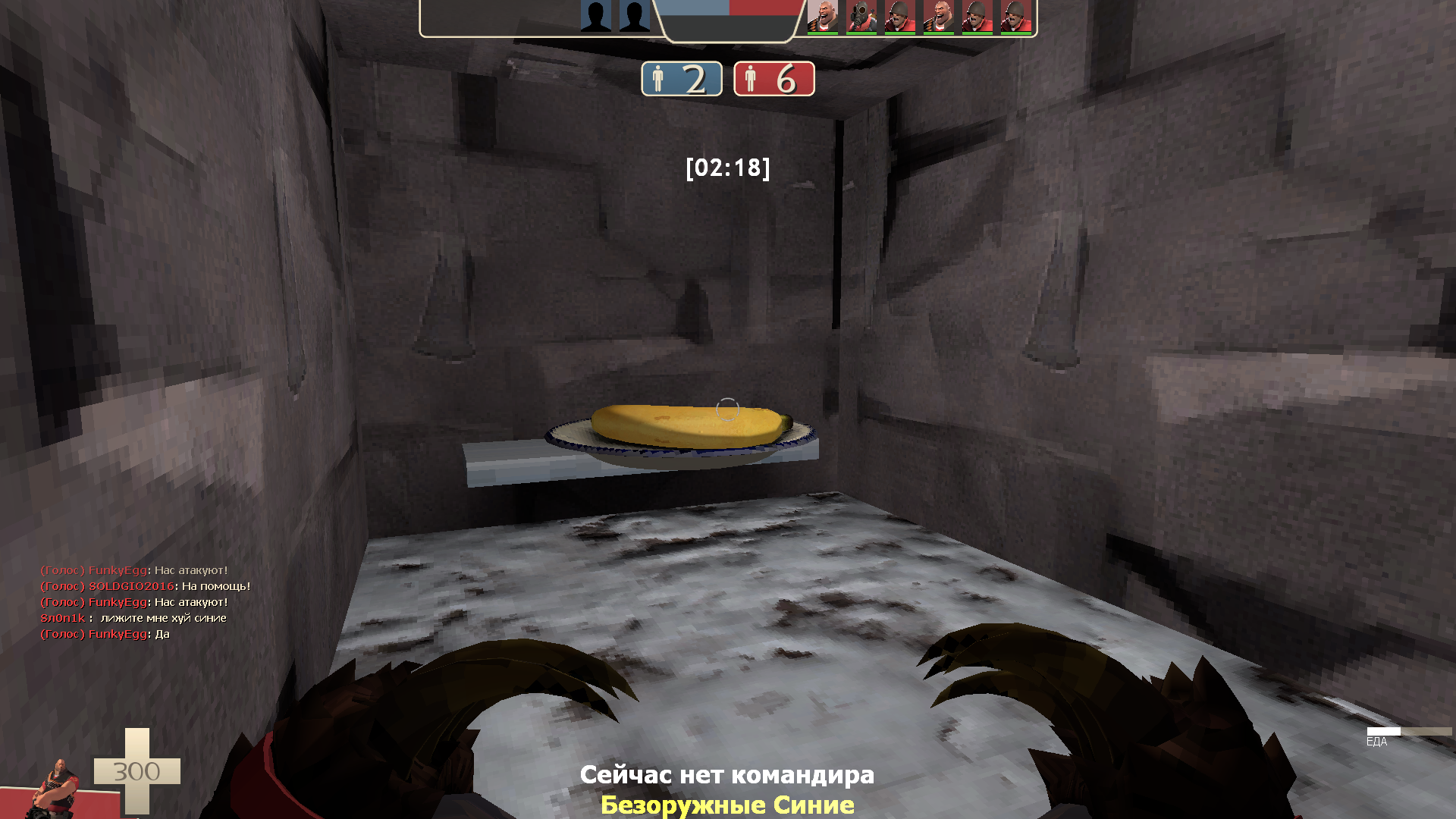This screenshot has width=1456, height=819.
Task: Click the Pyro class portrait in team roster
Action: point(861,17)
